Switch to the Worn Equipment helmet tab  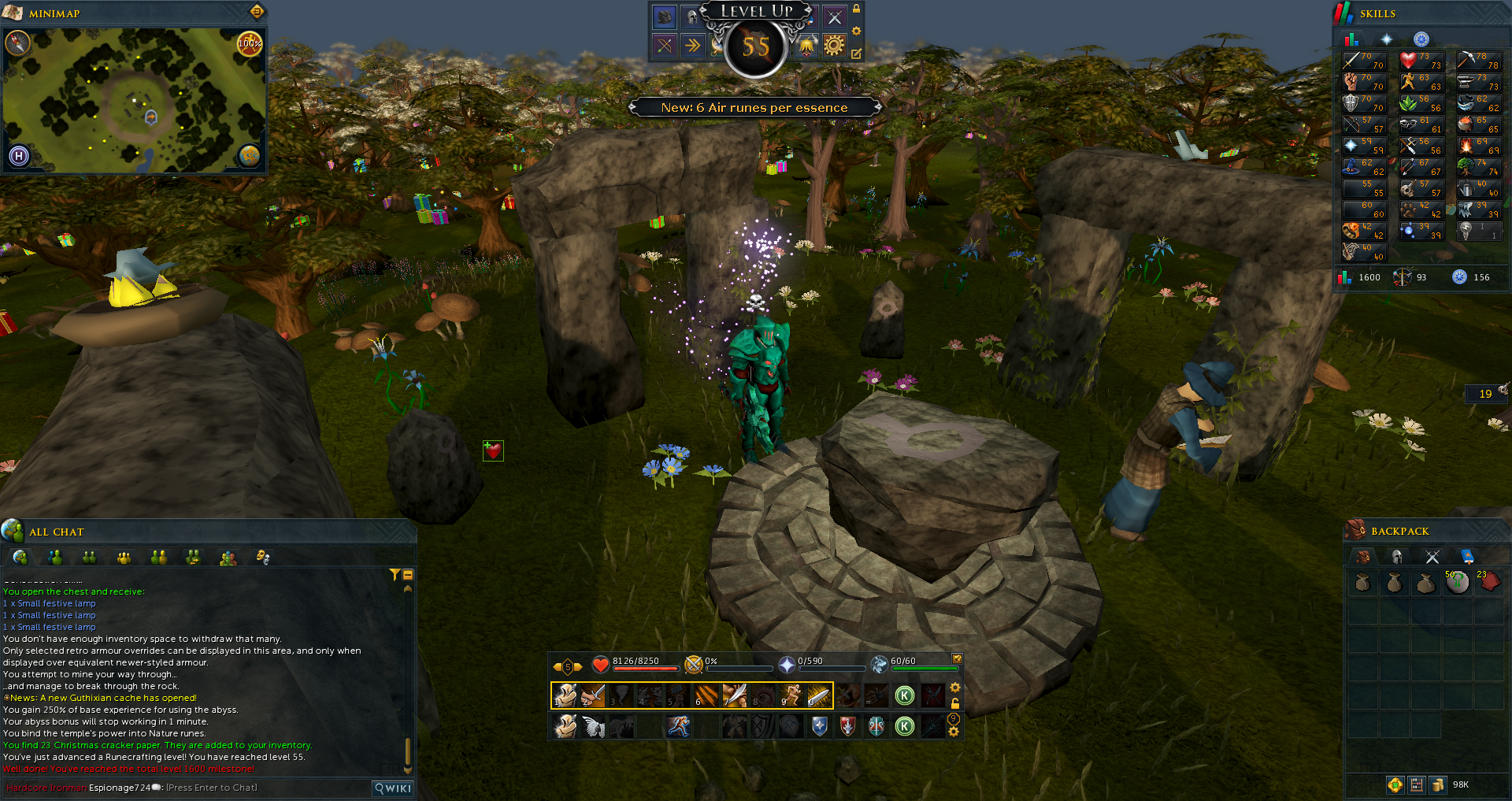click(1396, 557)
